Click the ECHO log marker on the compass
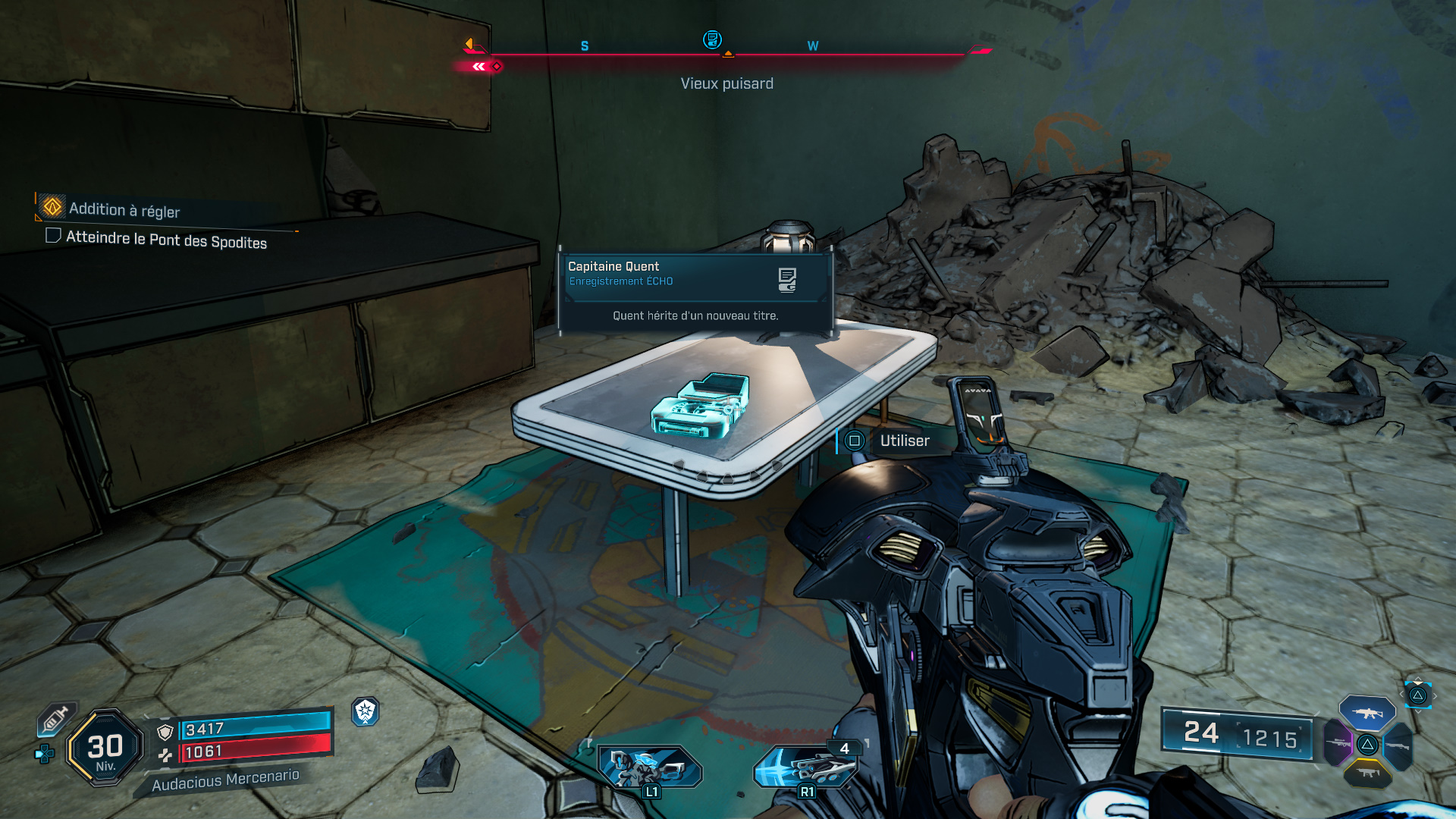This screenshot has width=1456, height=819. 711,39
